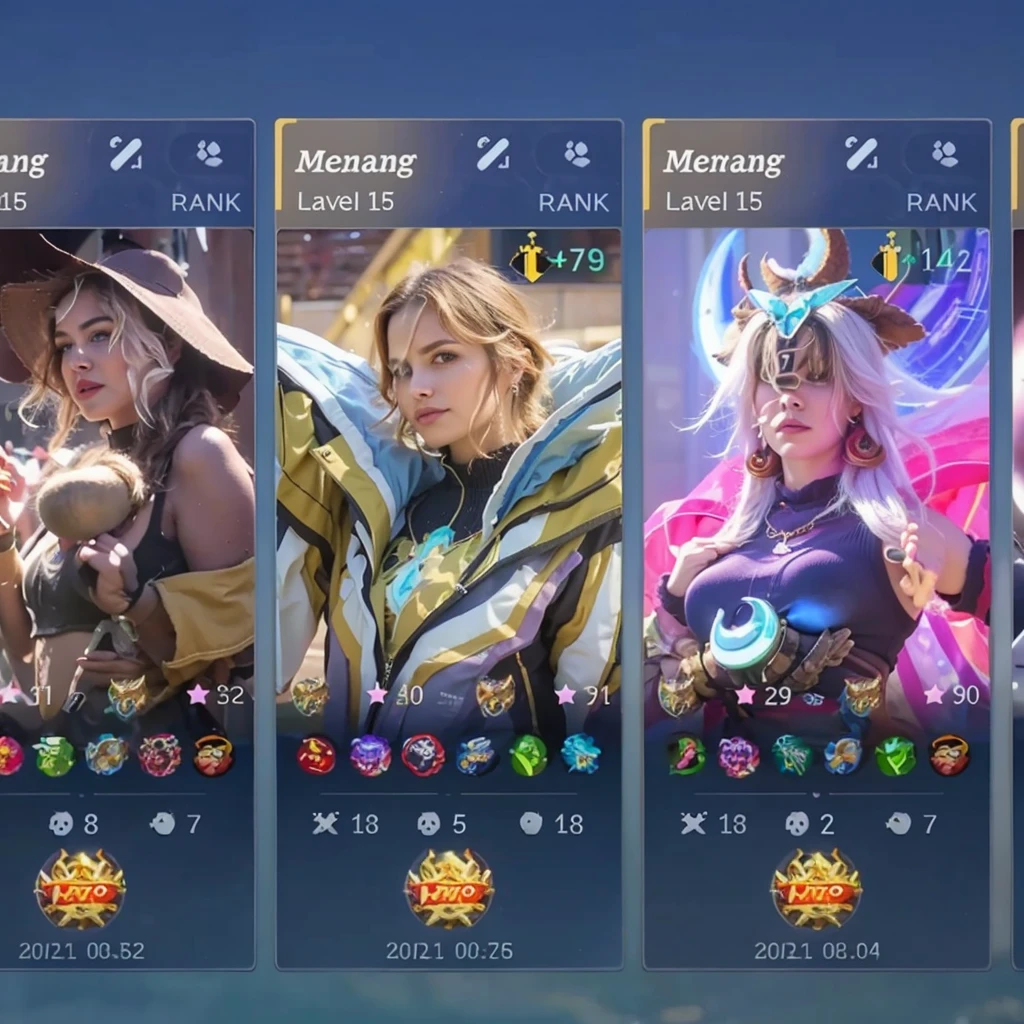Select the green leaf item in the +79 card
This screenshot has width=1024, height=1024.
point(528,755)
